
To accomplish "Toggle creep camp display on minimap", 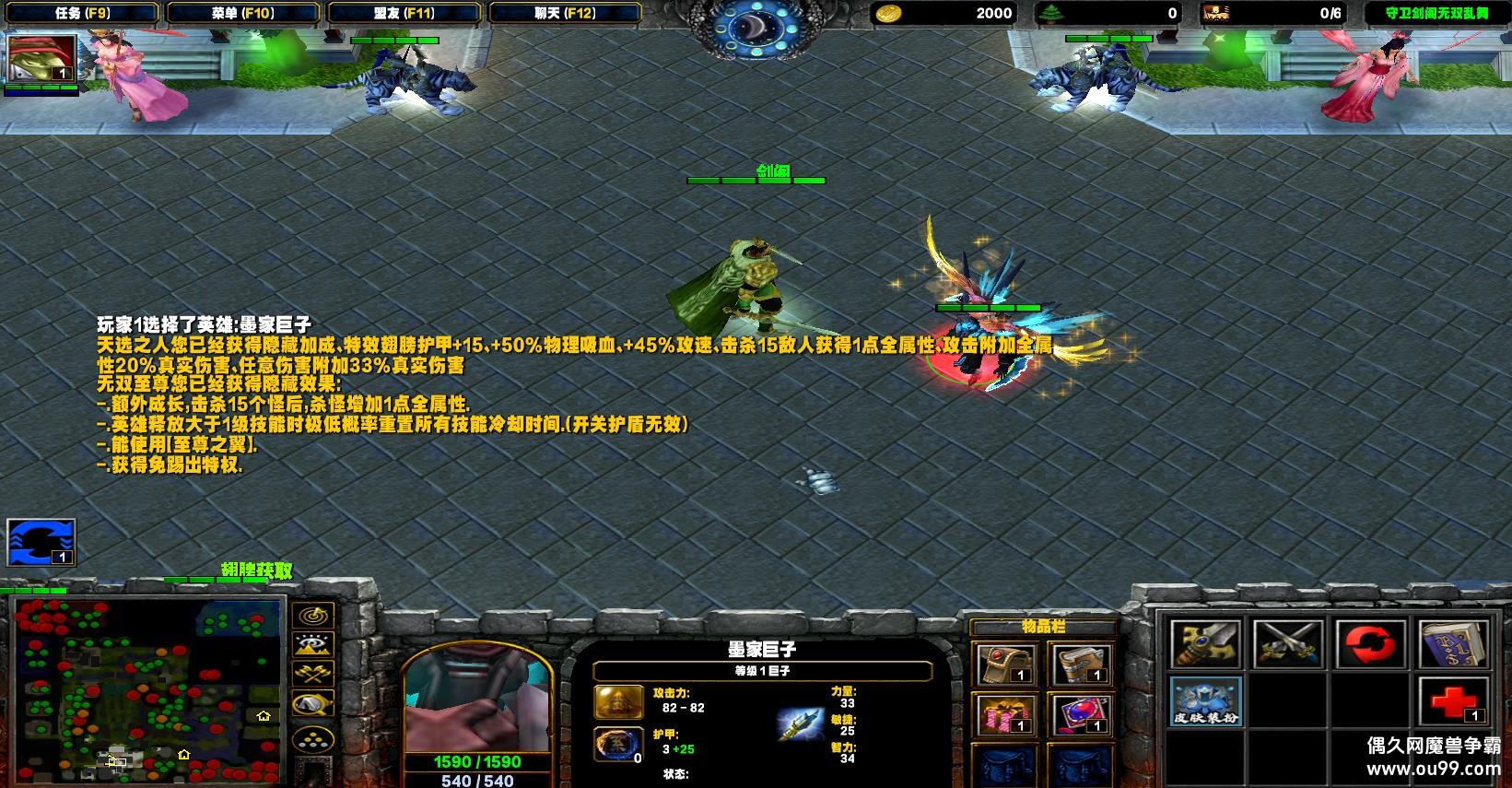I will click(x=313, y=705).
